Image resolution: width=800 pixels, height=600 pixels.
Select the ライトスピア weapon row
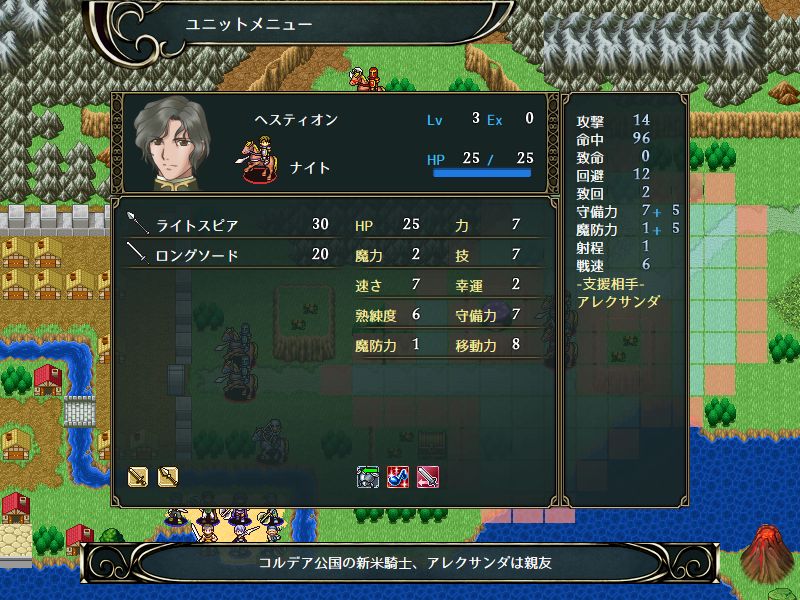point(230,225)
